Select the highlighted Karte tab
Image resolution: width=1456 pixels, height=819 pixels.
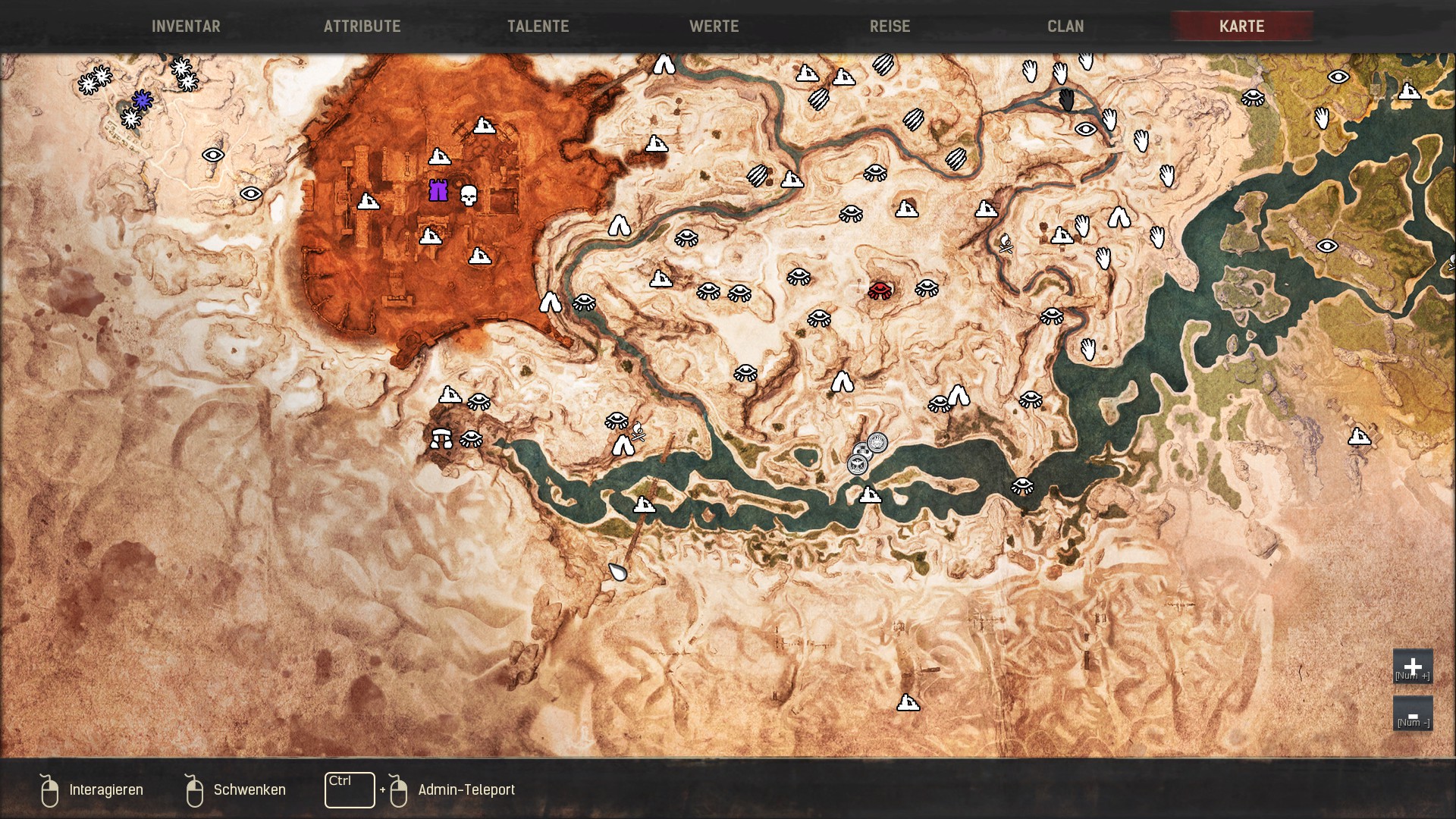[1241, 27]
